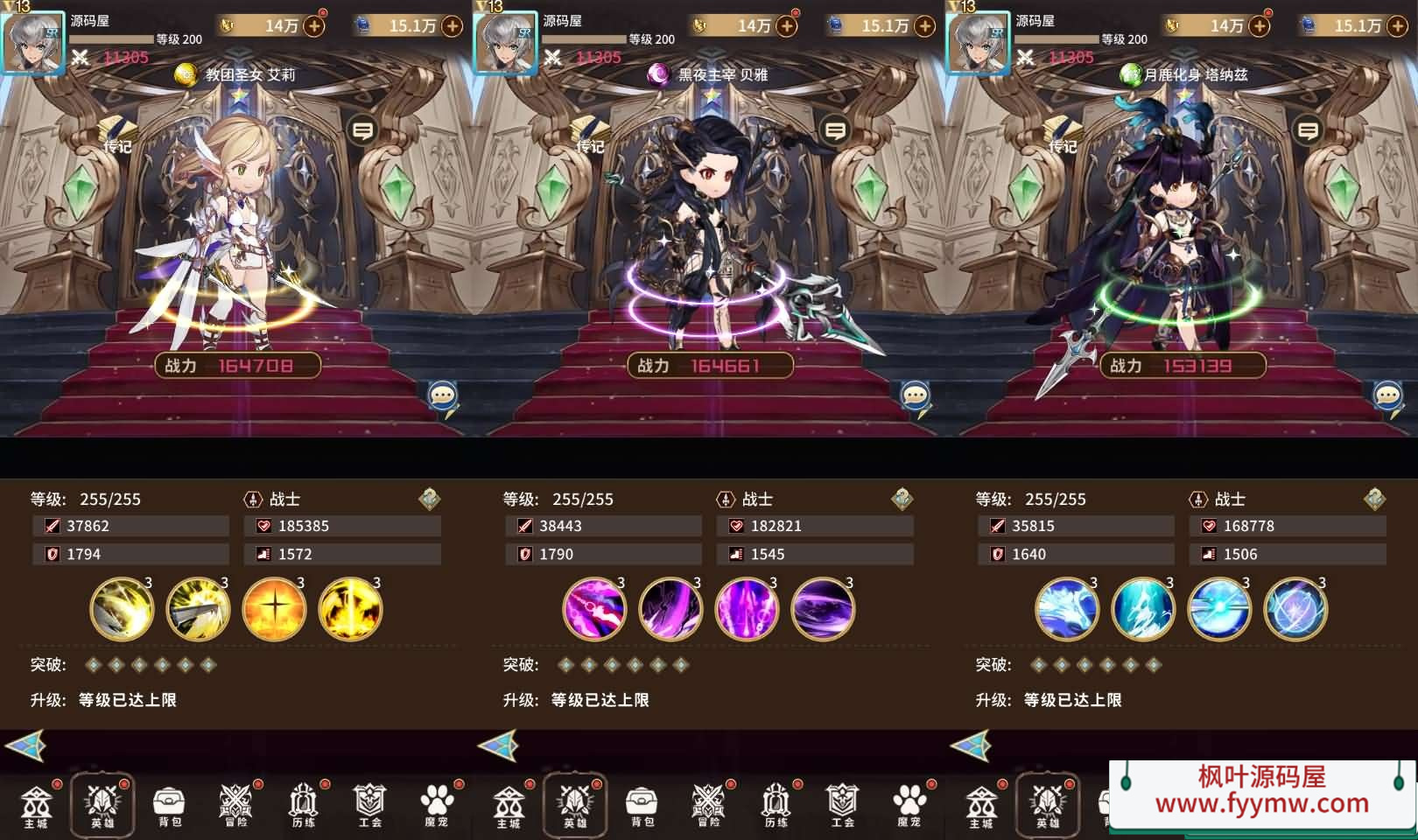Viewport: 1418px width, 840px height.
Task: Open 贝雅's violet light pillar skill
Action: (747, 608)
